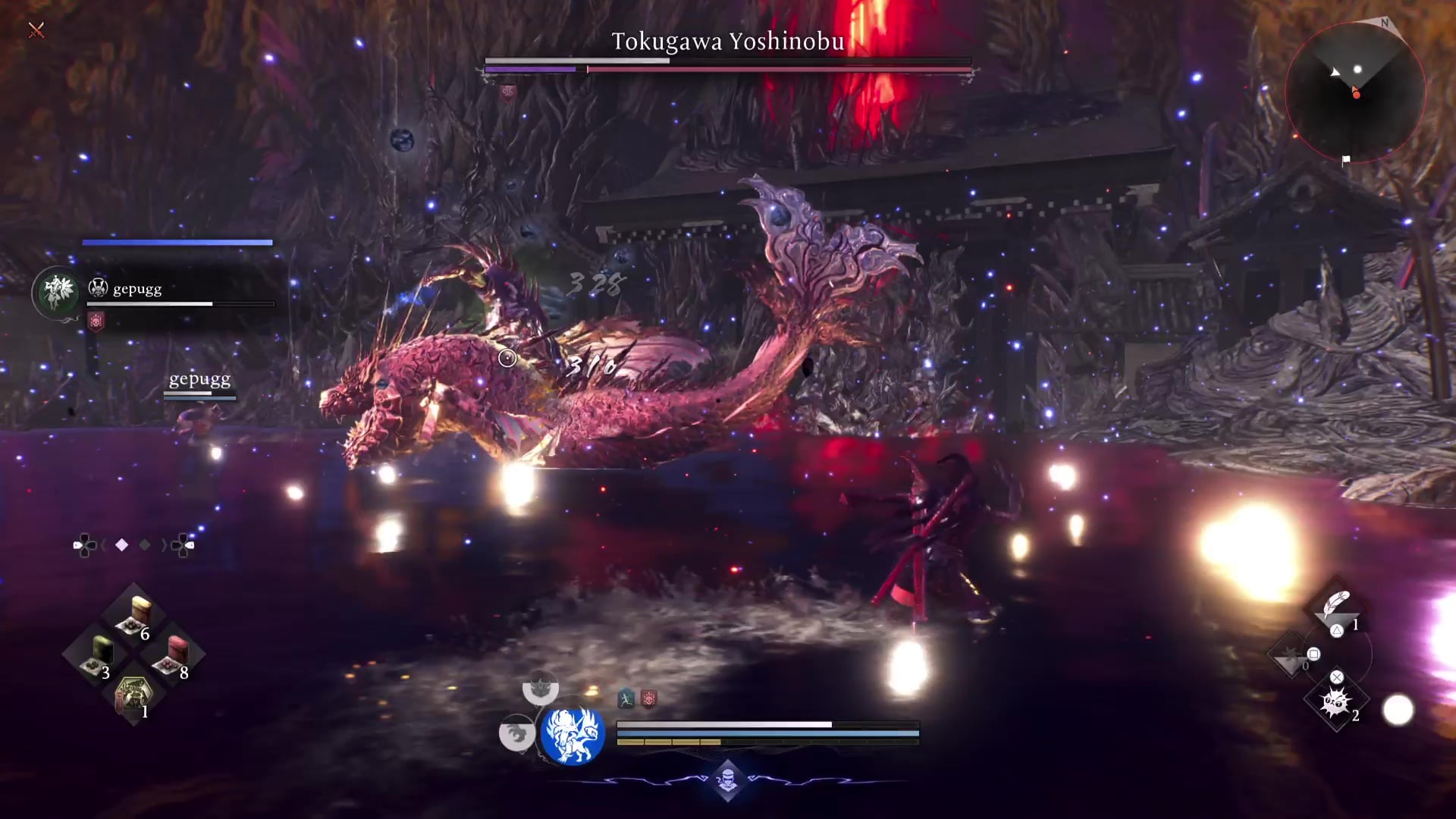Click the circular minimap
Viewport: 1456px width, 819px height.
click(x=1354, y=92)
